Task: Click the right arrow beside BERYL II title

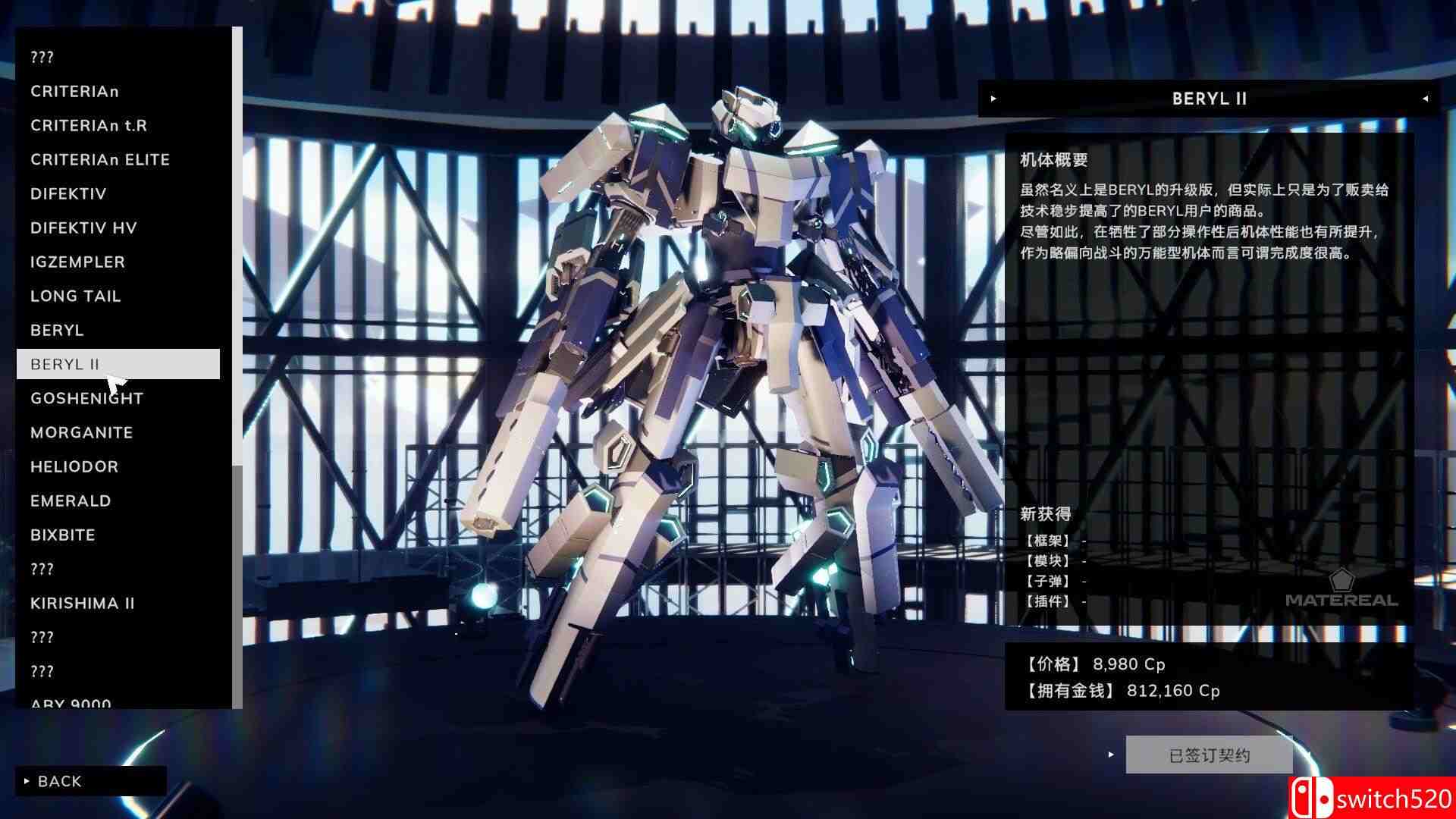Action: [1424, 98]
